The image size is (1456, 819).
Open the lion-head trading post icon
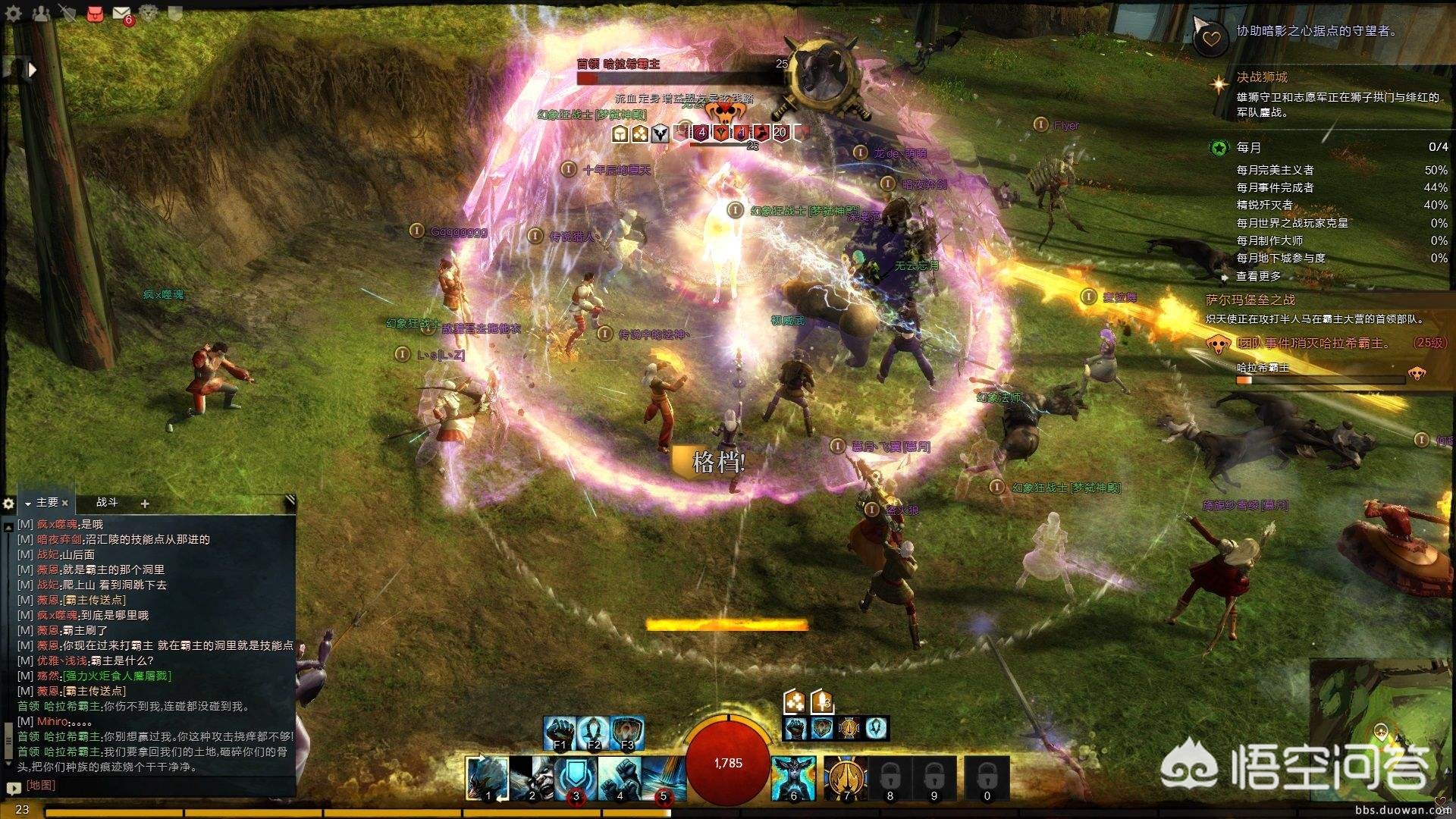tap(149, 13)
